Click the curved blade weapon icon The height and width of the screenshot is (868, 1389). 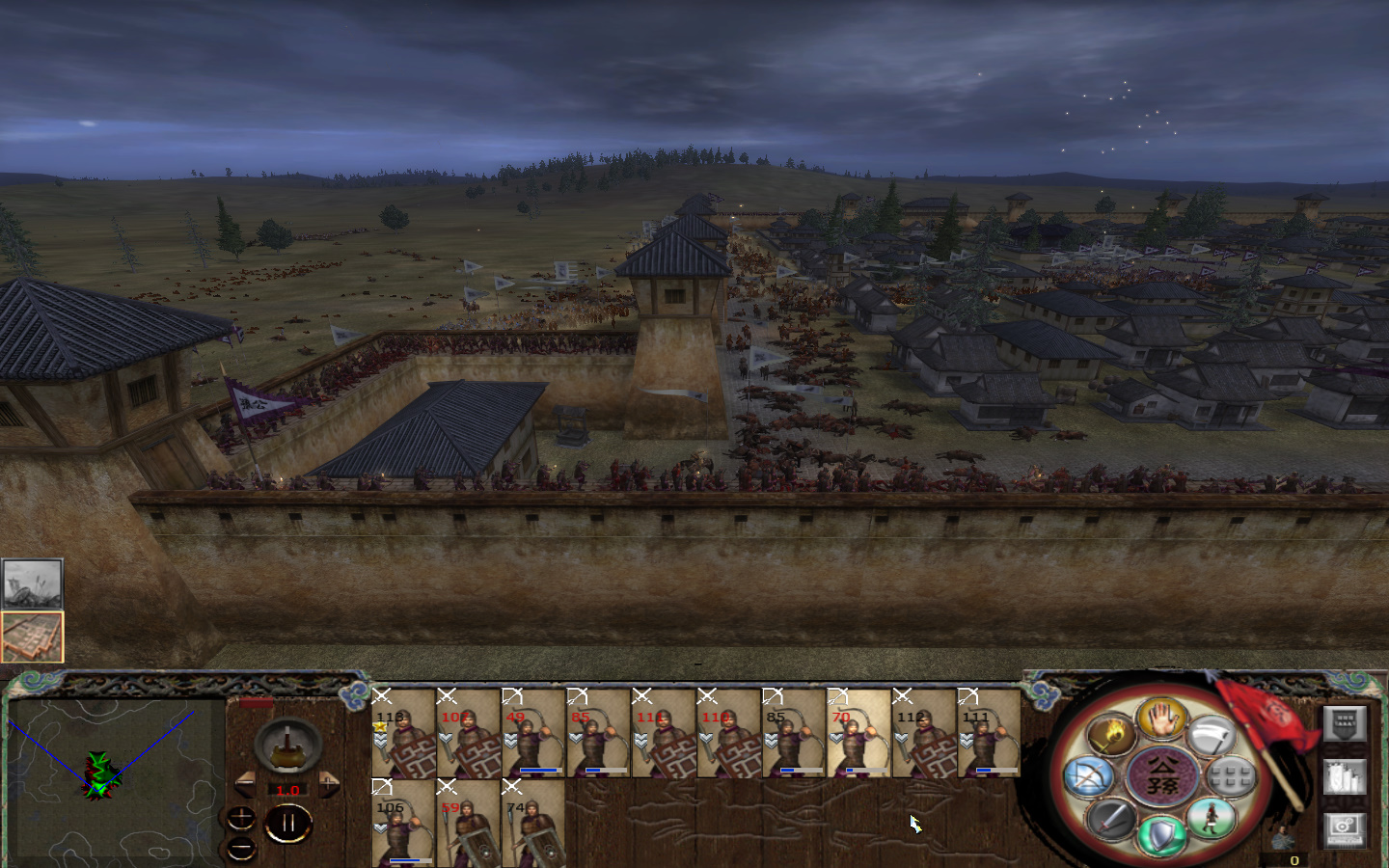(x=1212, y=734)
